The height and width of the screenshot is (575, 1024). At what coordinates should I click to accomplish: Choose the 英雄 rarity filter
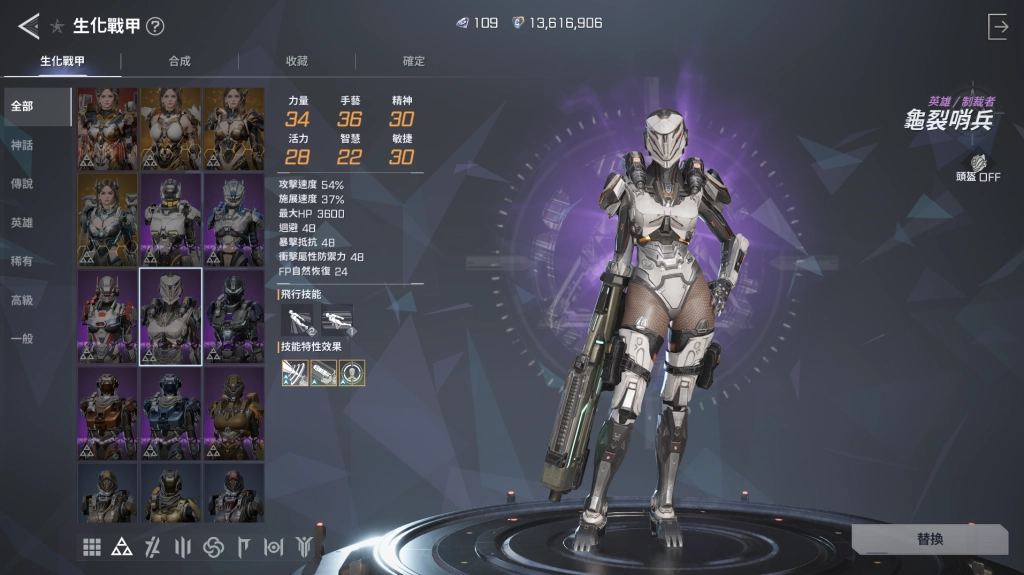tap(22, 223)
